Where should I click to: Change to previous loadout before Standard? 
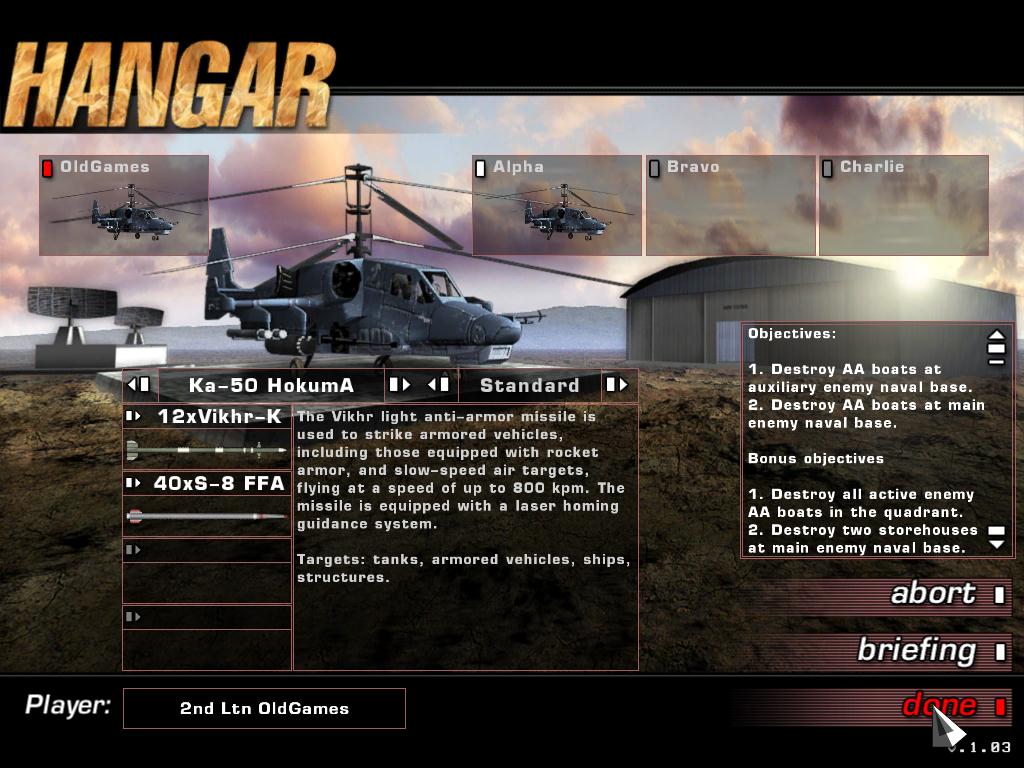[439, 385]
